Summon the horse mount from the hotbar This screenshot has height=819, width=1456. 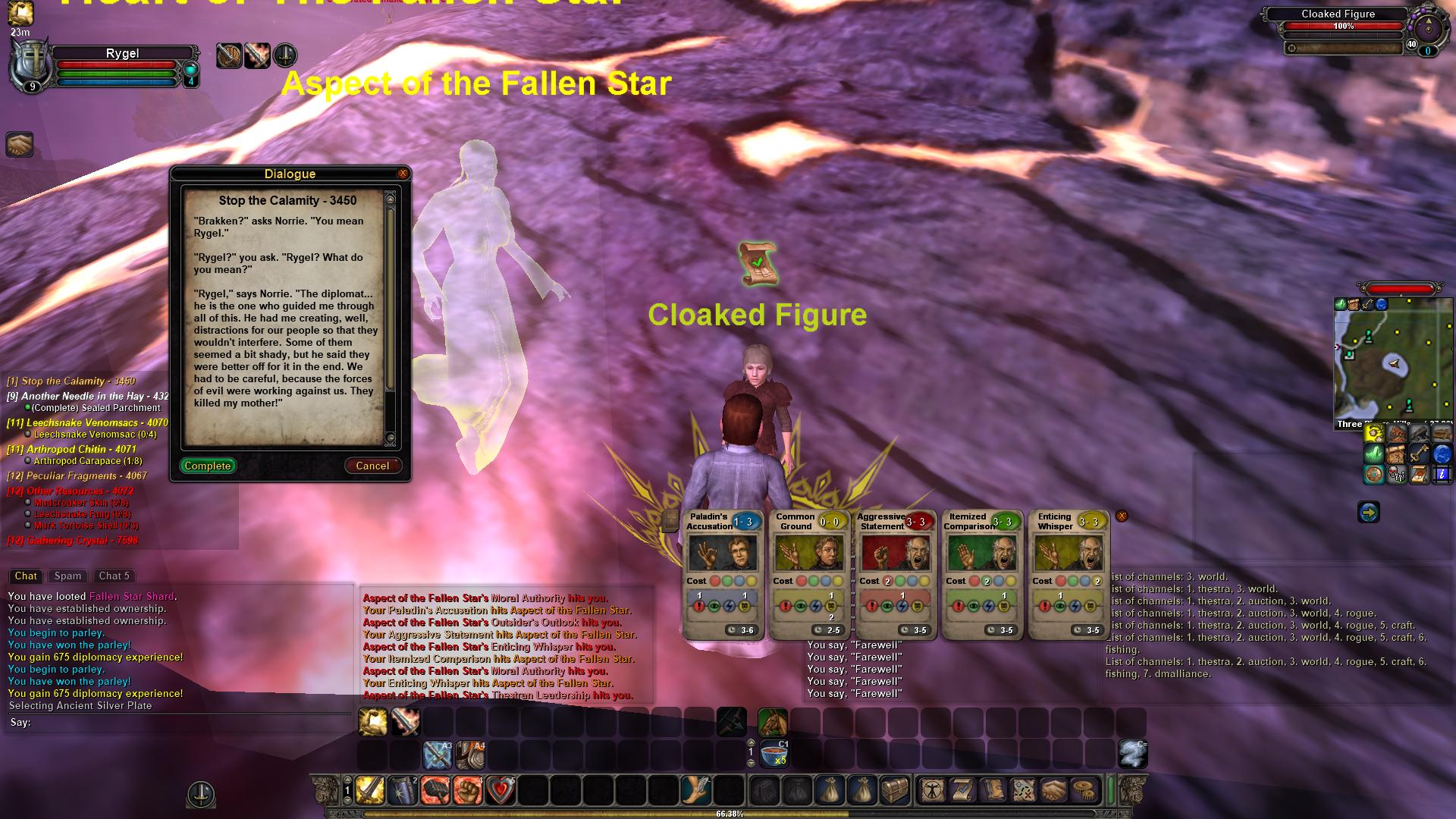(x=772, y=722)
